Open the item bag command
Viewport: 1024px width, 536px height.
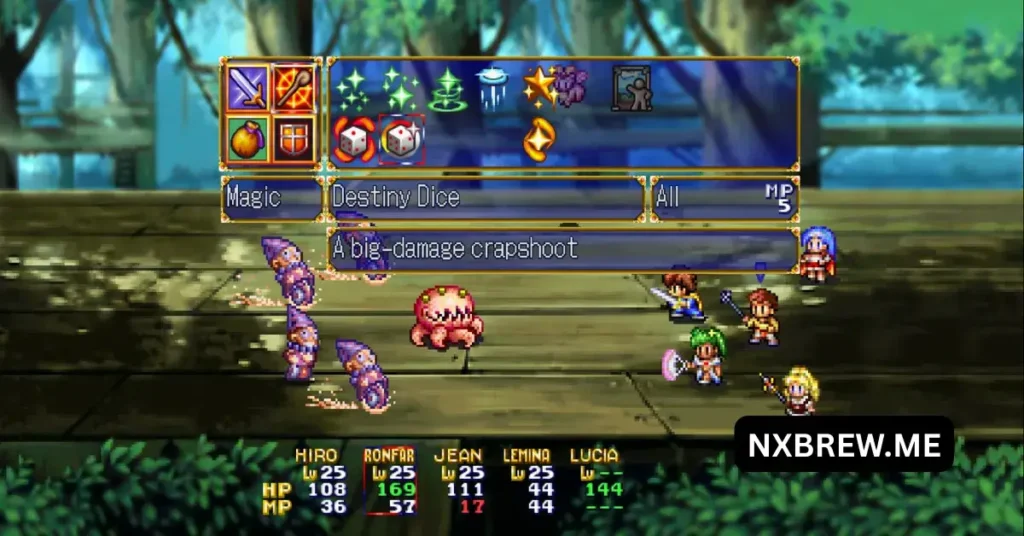[247, 139]
